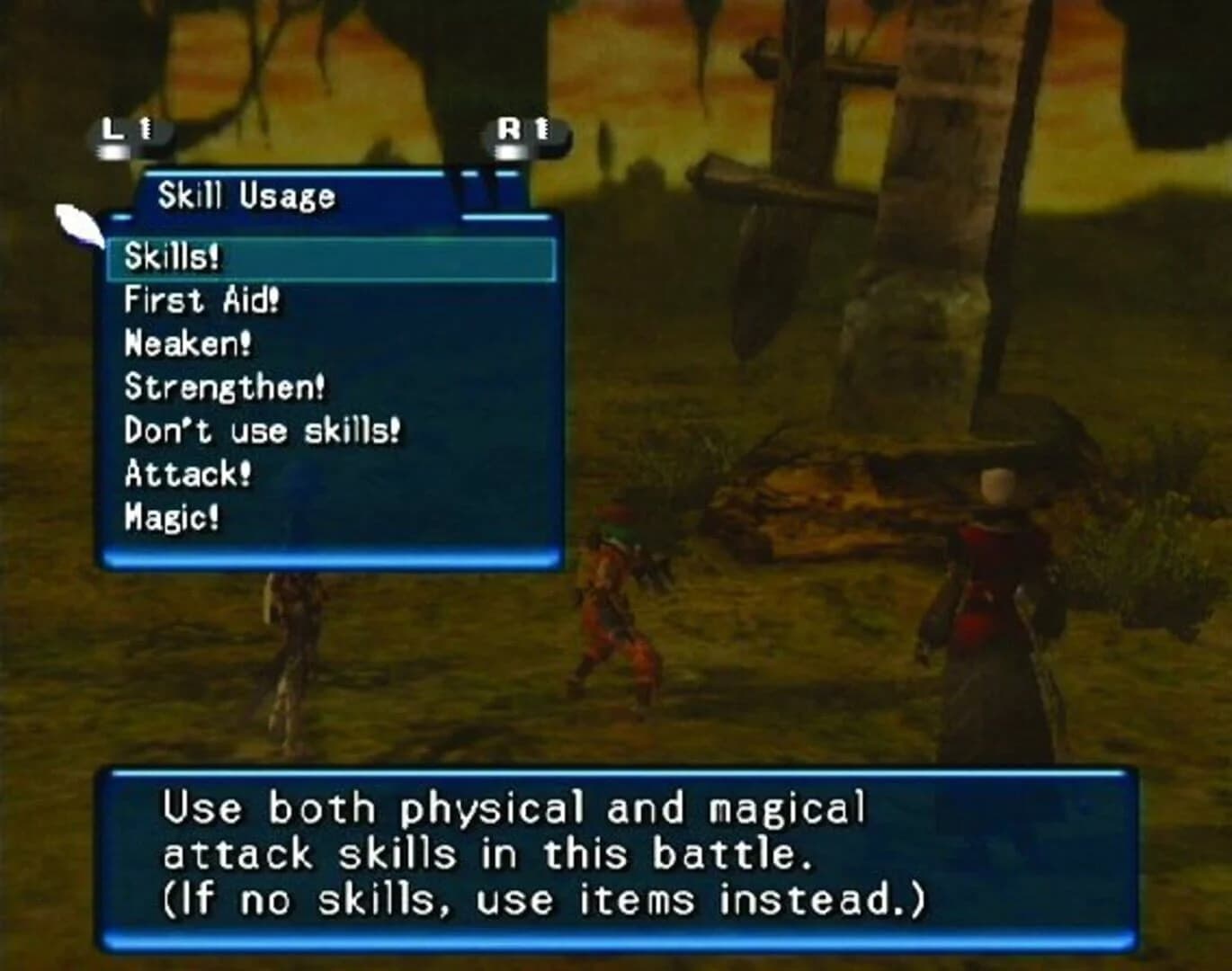Screen dimensions: 1232x971
Task: Pick the Strengthen! option
Action: [x=222, y=386]
